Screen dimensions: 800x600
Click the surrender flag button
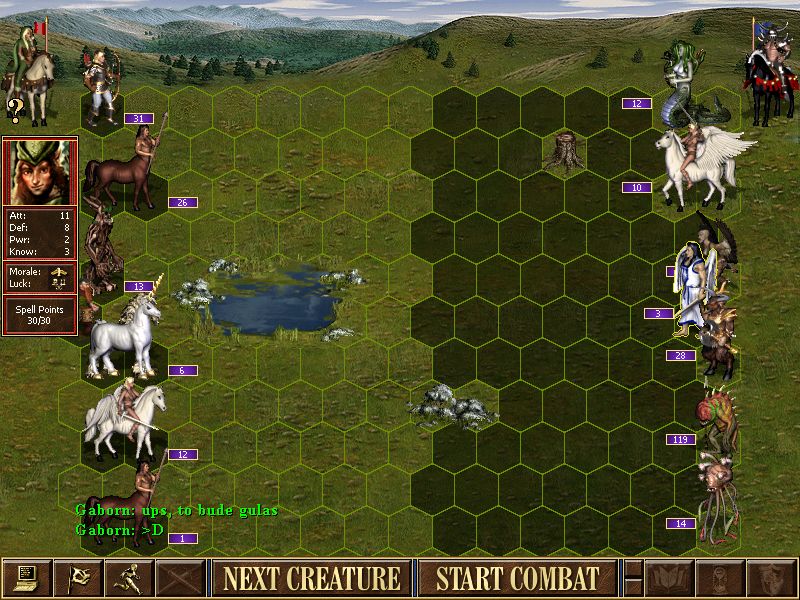tap(78, 578)
